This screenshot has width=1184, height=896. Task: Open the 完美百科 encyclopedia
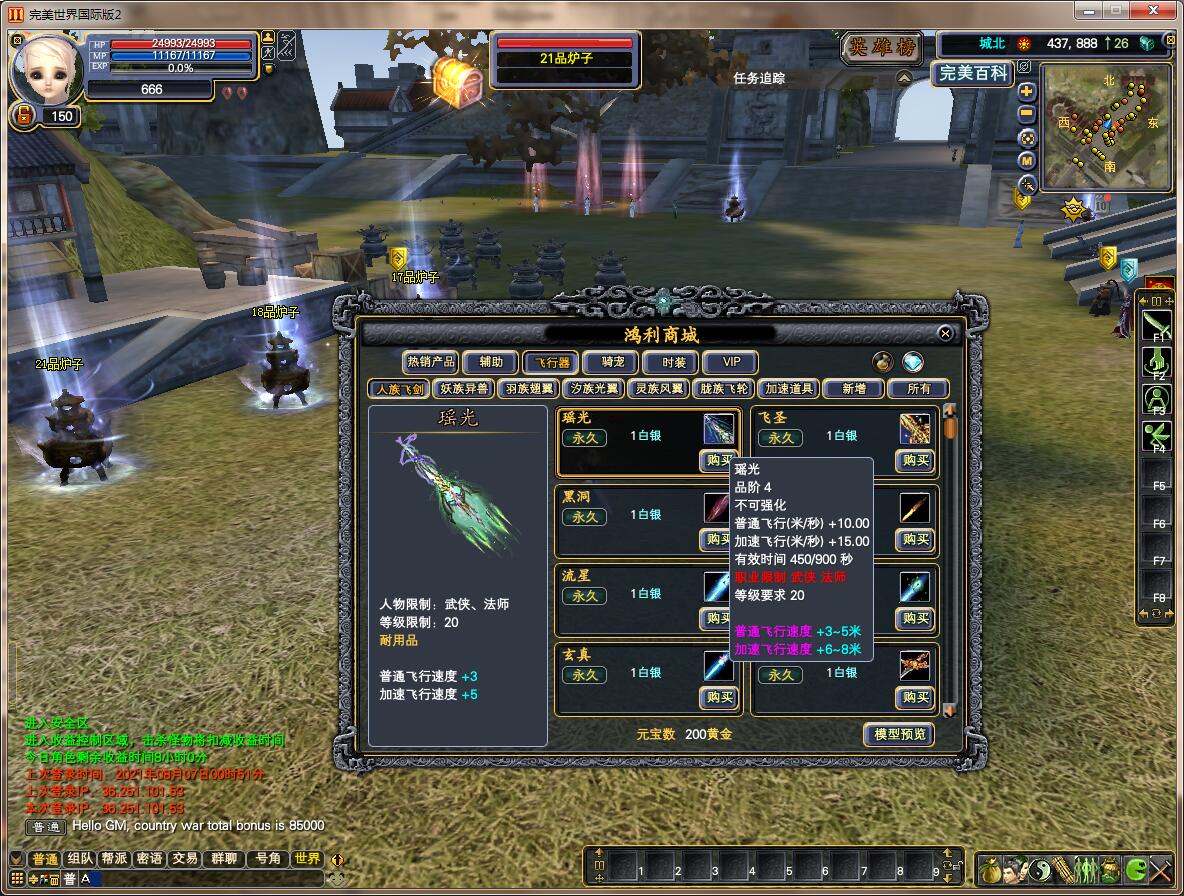click(x=974, y=74)
